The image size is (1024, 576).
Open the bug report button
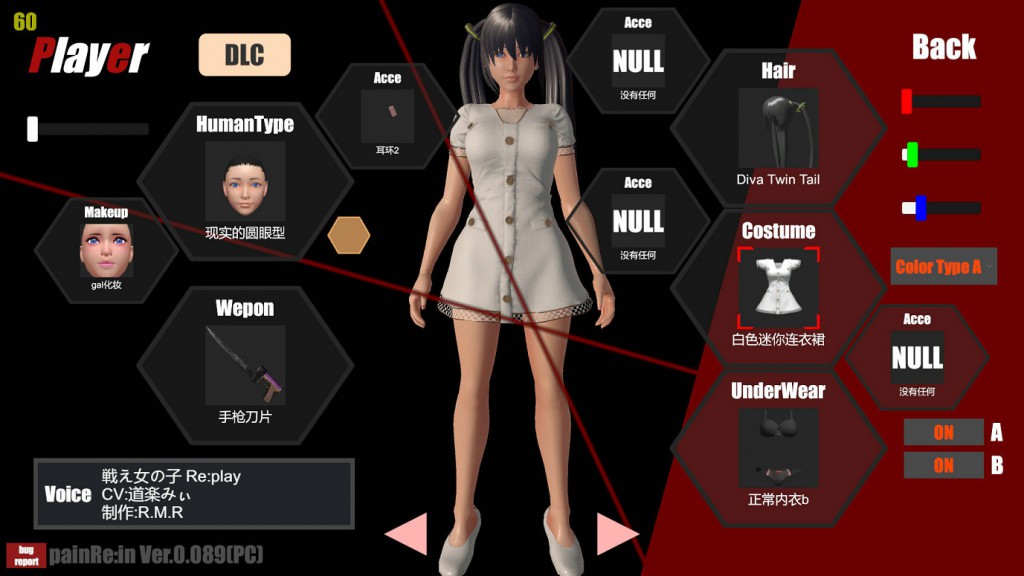click(25, 555)
